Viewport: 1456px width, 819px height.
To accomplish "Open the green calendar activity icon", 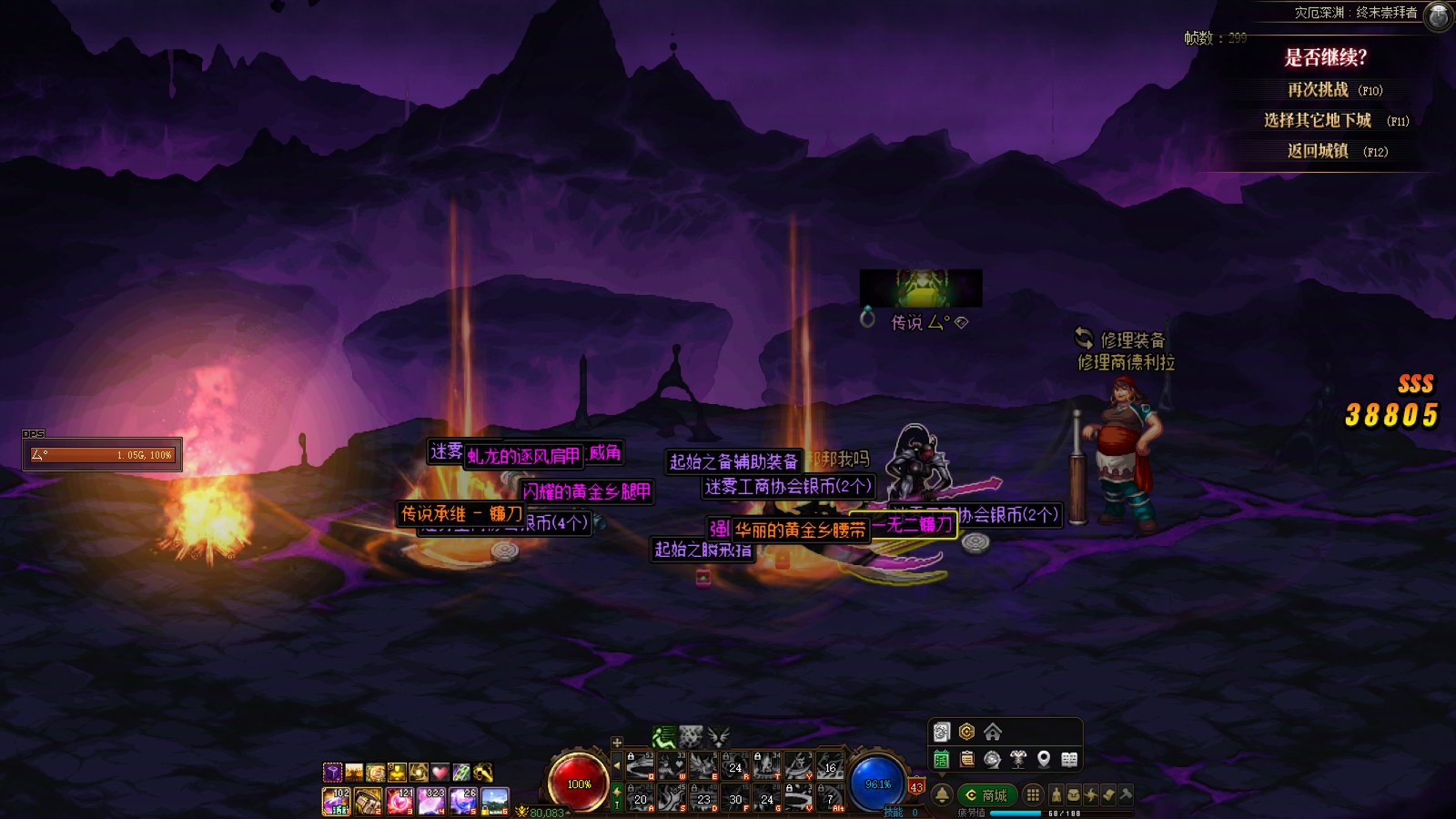I will point(942,759).
